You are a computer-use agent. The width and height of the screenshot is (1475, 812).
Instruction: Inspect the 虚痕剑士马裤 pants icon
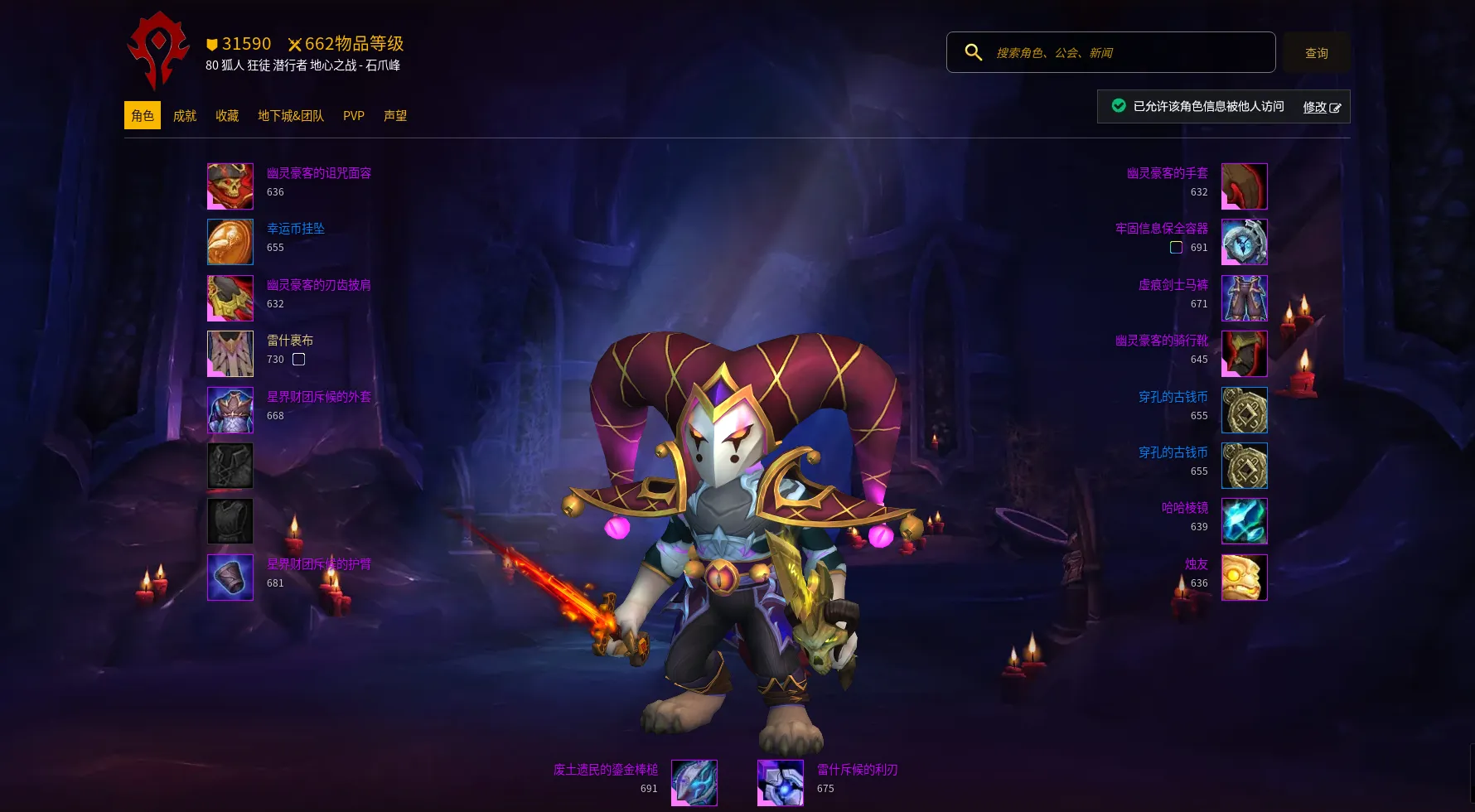point(1244,298)
